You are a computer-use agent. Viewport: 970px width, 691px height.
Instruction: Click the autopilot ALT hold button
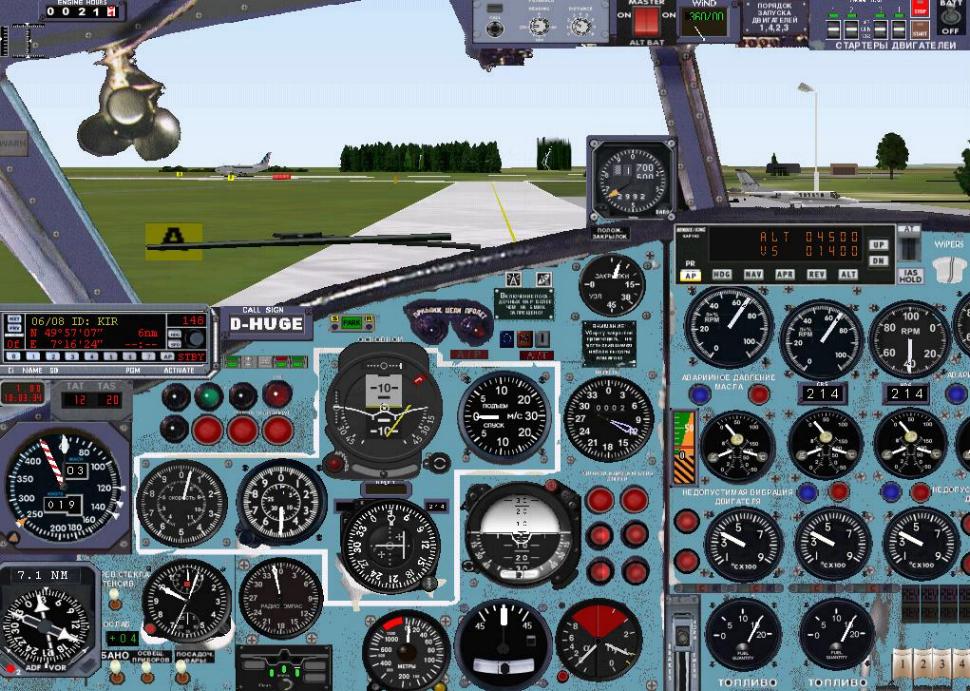click(x=848, y=275)
